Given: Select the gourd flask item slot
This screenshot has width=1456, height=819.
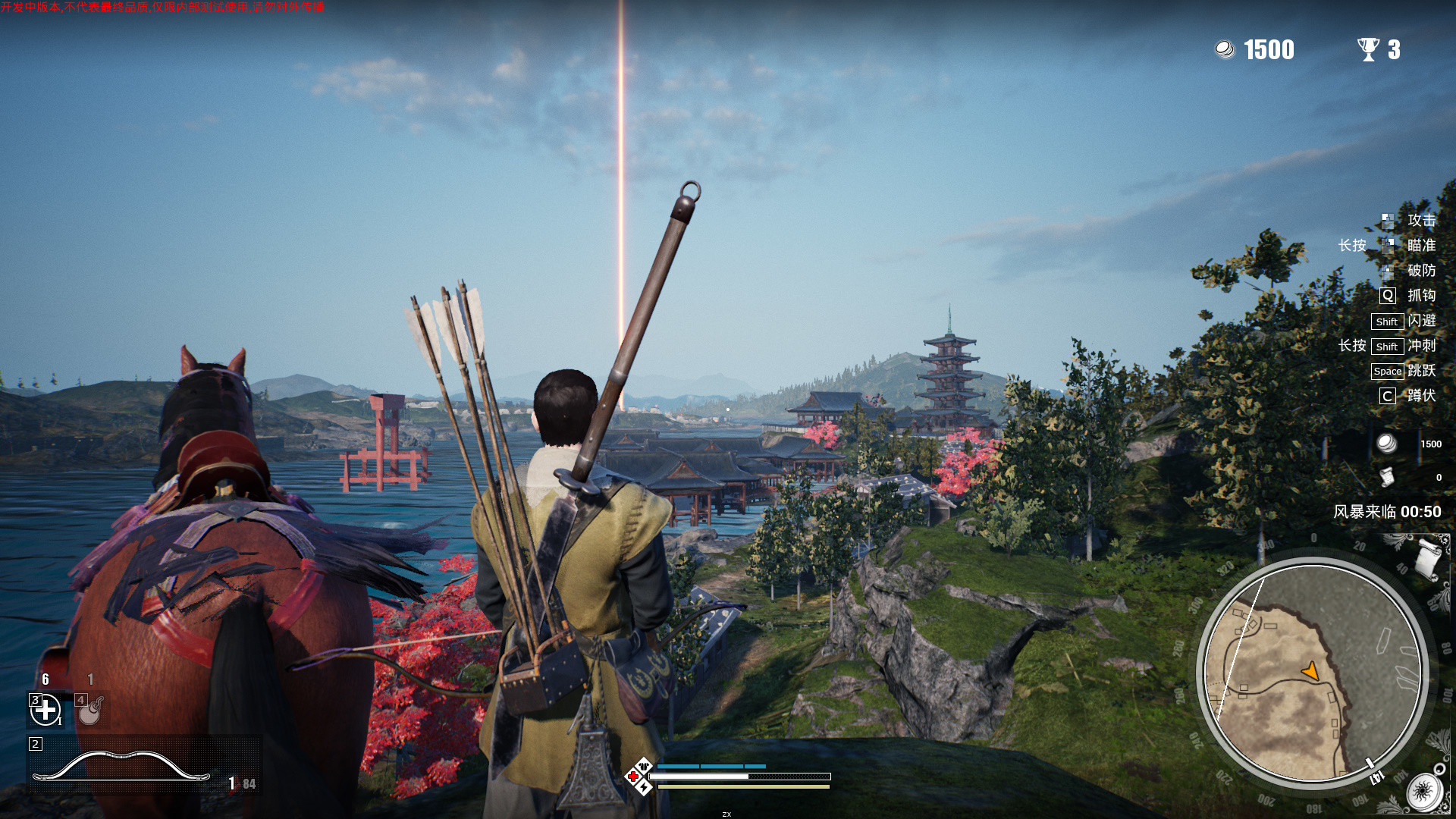Looking at the screenshot, I should pos(90,711).
